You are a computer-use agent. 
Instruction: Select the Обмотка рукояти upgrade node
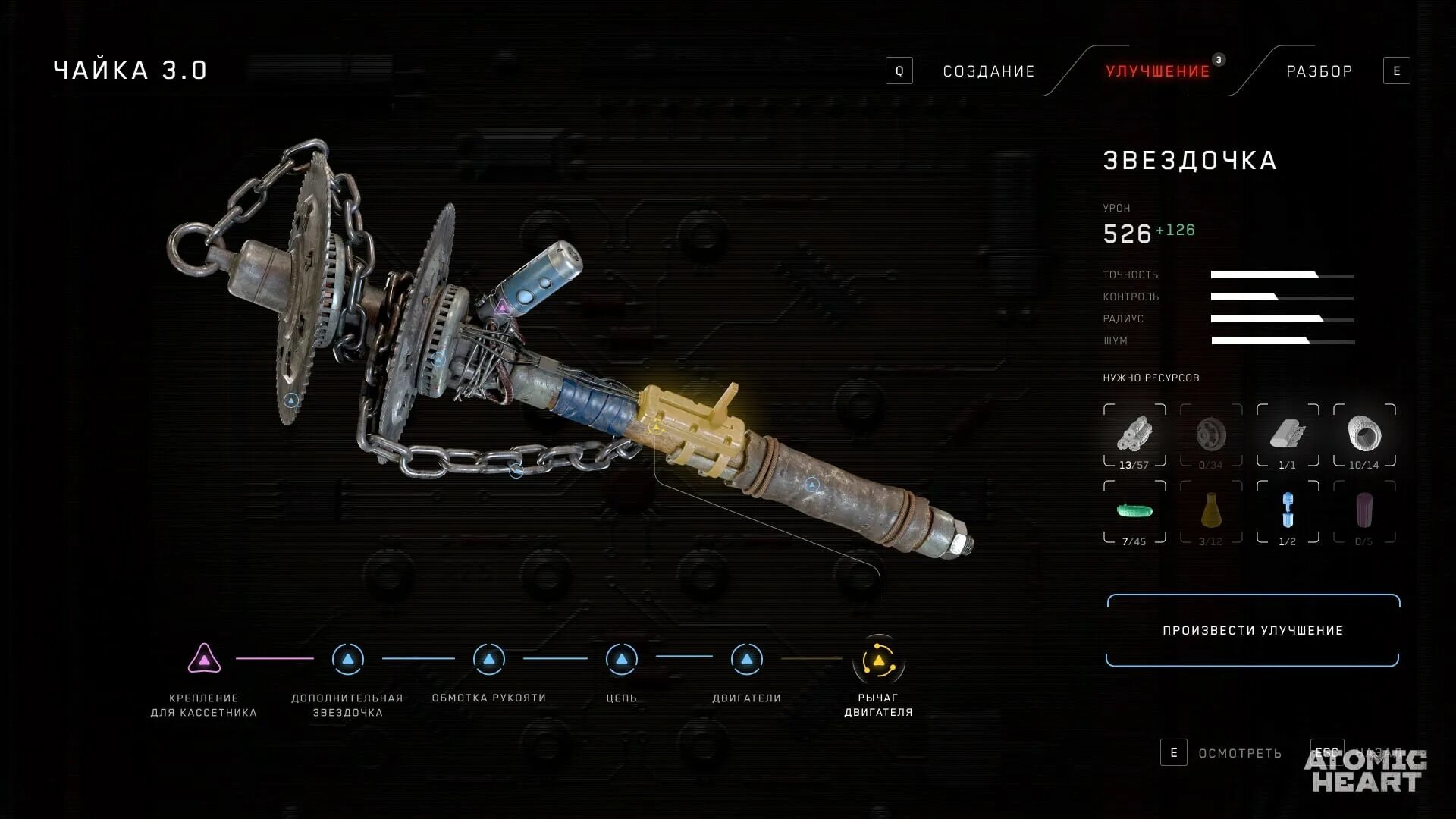(x=489, y=659)
